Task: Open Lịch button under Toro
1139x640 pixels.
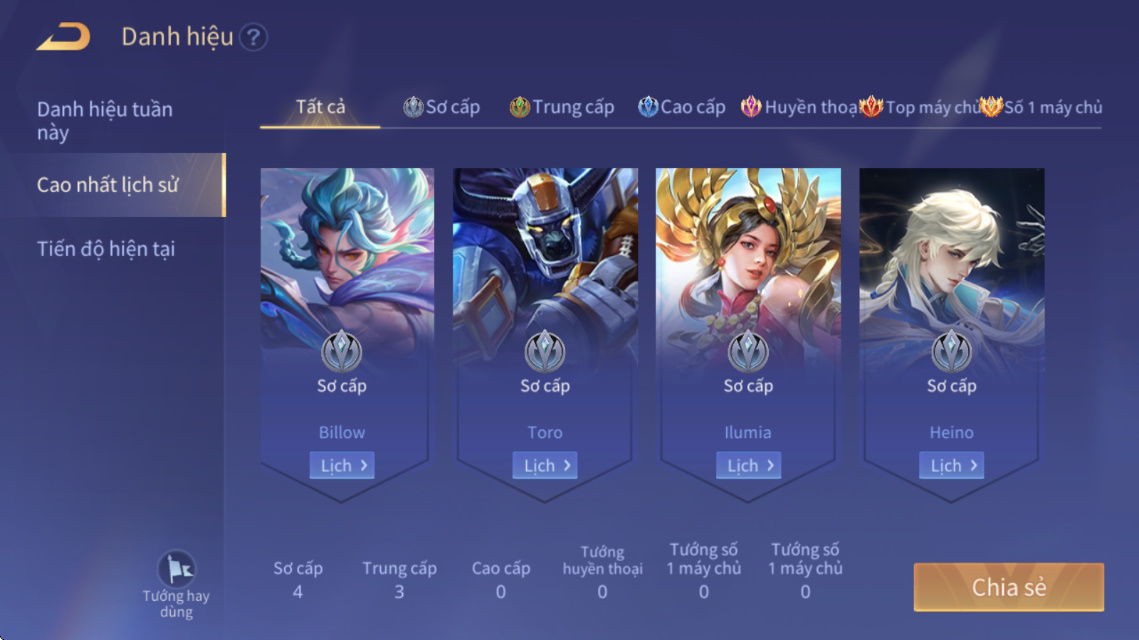Action: pyautogui.click(x=545, y=465)
